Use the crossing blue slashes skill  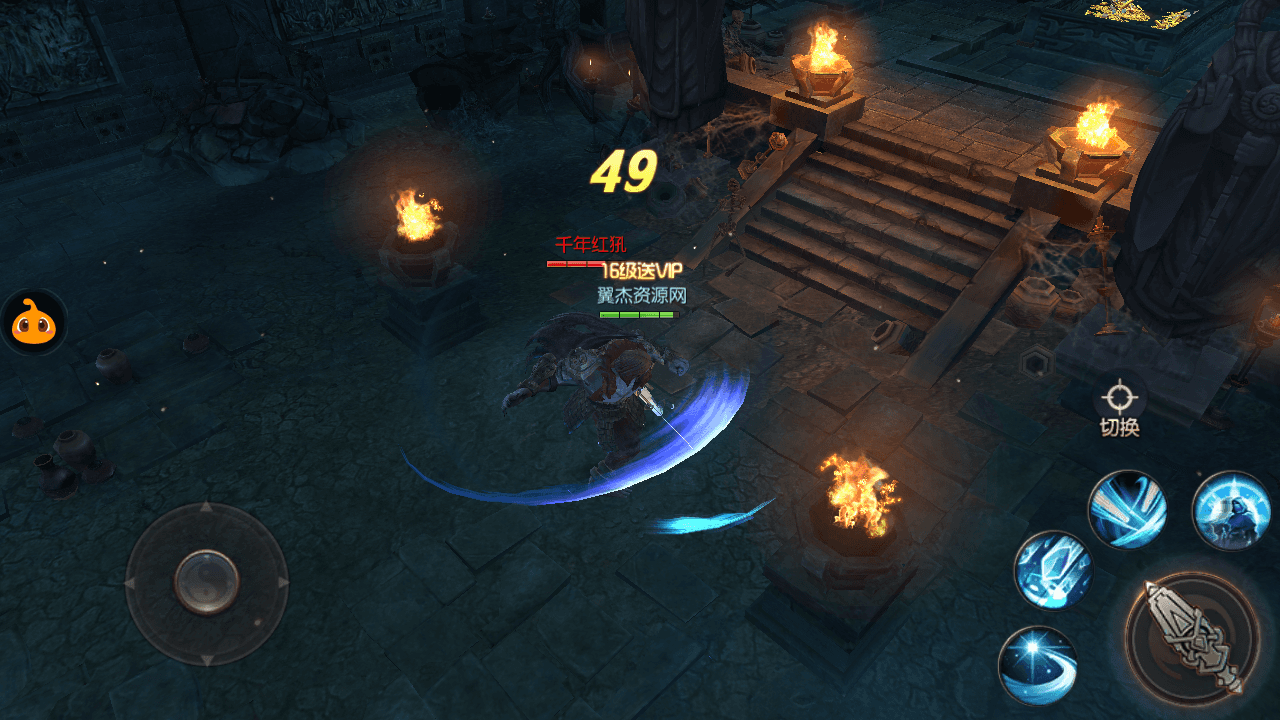tap(1127, 509)
